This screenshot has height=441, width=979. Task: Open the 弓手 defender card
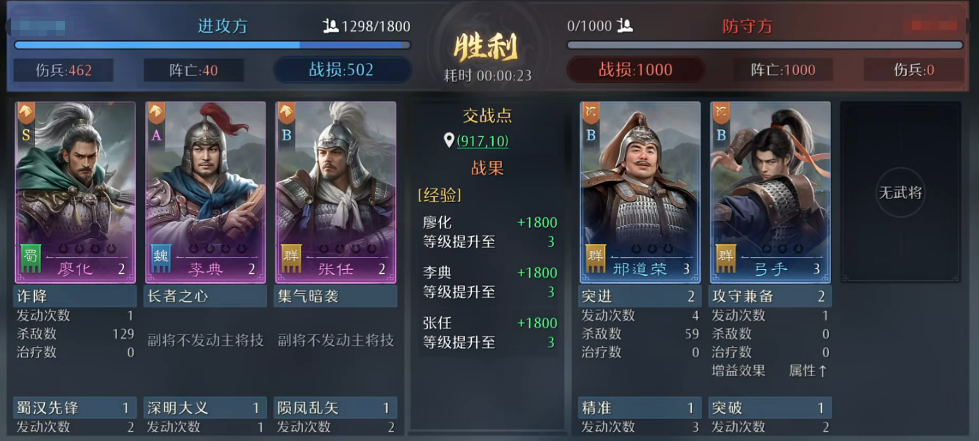point(770,190)
